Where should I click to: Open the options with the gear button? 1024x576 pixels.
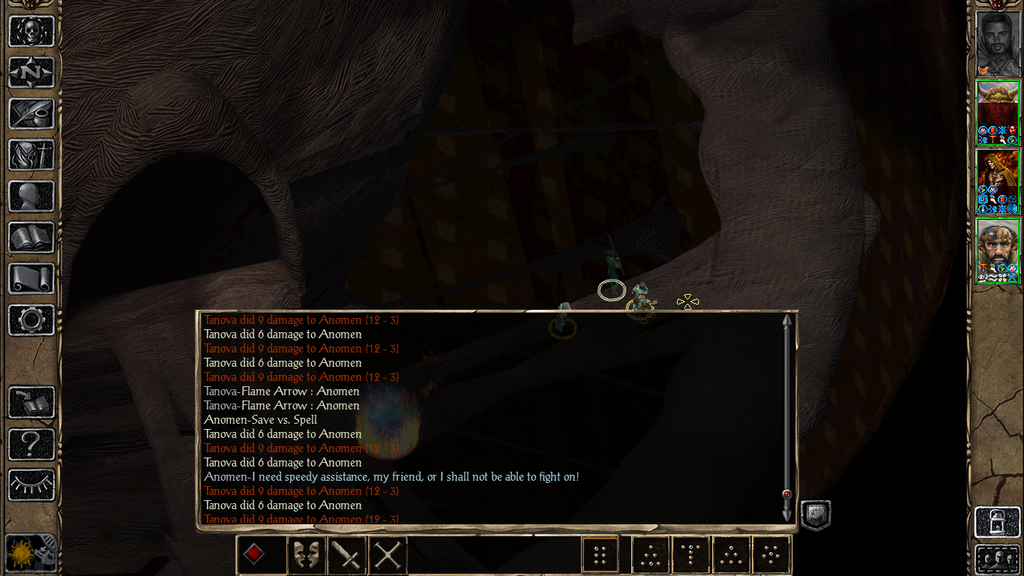31,320
